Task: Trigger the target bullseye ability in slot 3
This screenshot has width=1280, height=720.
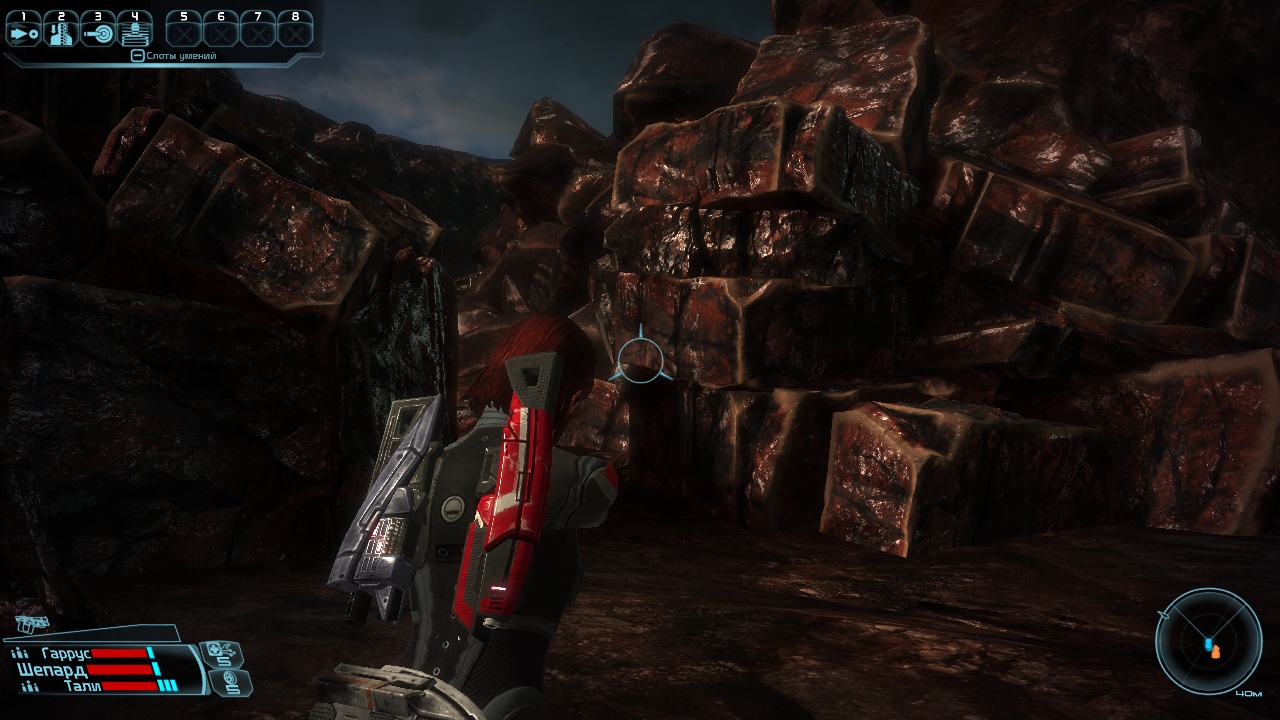Action: (98, 32)
